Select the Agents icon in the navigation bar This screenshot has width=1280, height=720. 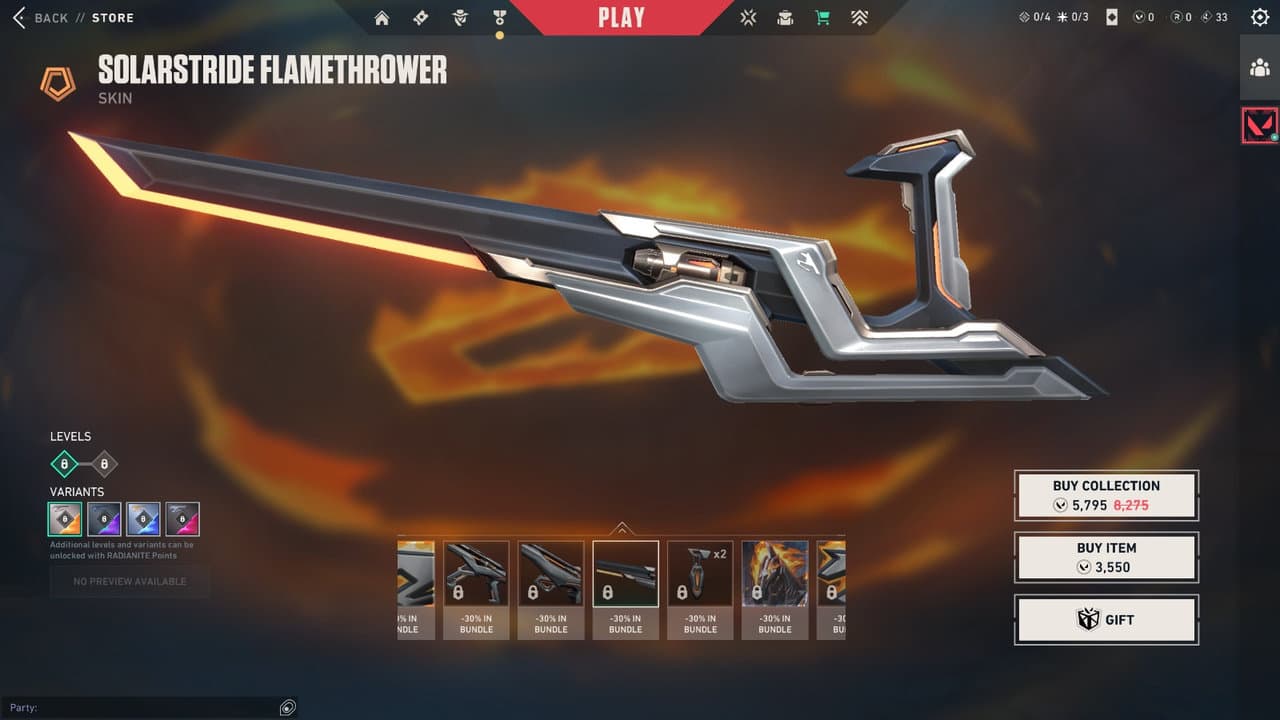[460, 17]
